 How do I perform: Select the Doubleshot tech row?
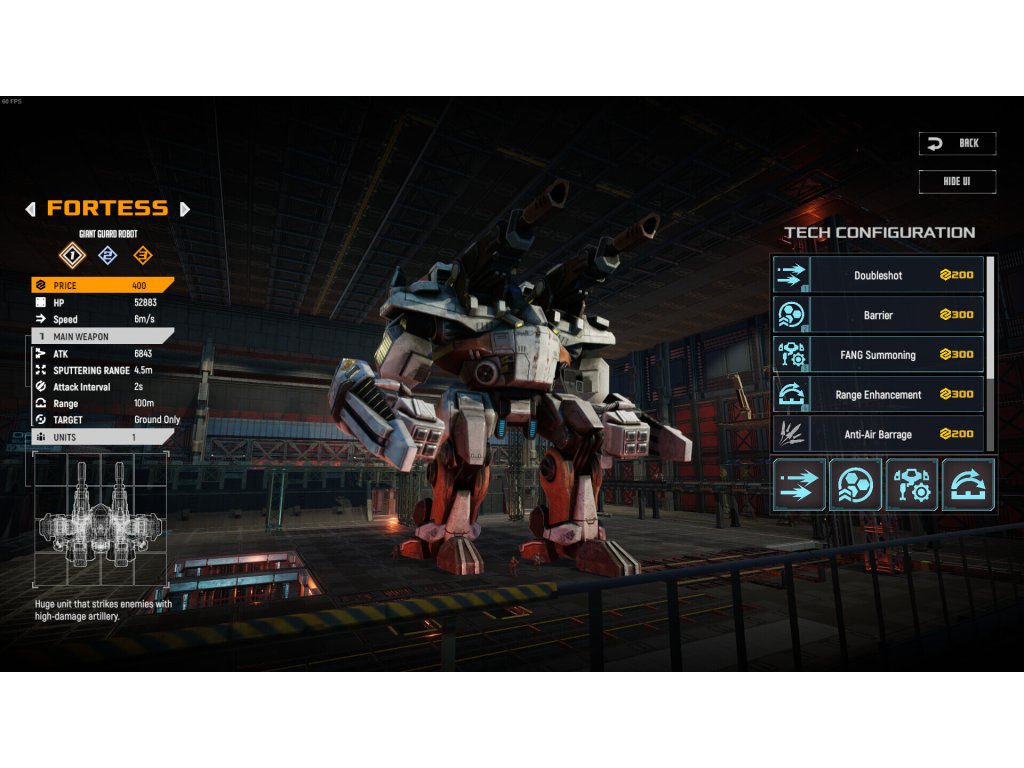coord(877,275)
